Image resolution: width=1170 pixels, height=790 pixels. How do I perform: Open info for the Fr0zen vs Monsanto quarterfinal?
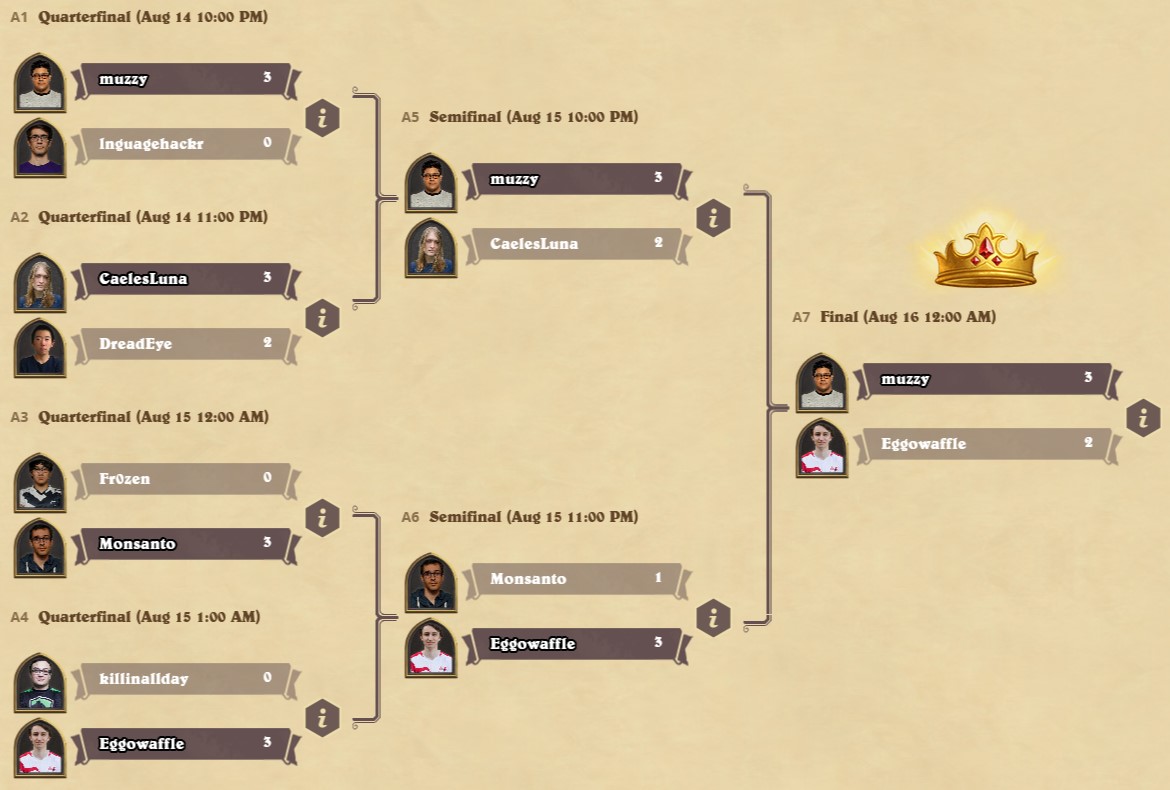coord(322,518)
